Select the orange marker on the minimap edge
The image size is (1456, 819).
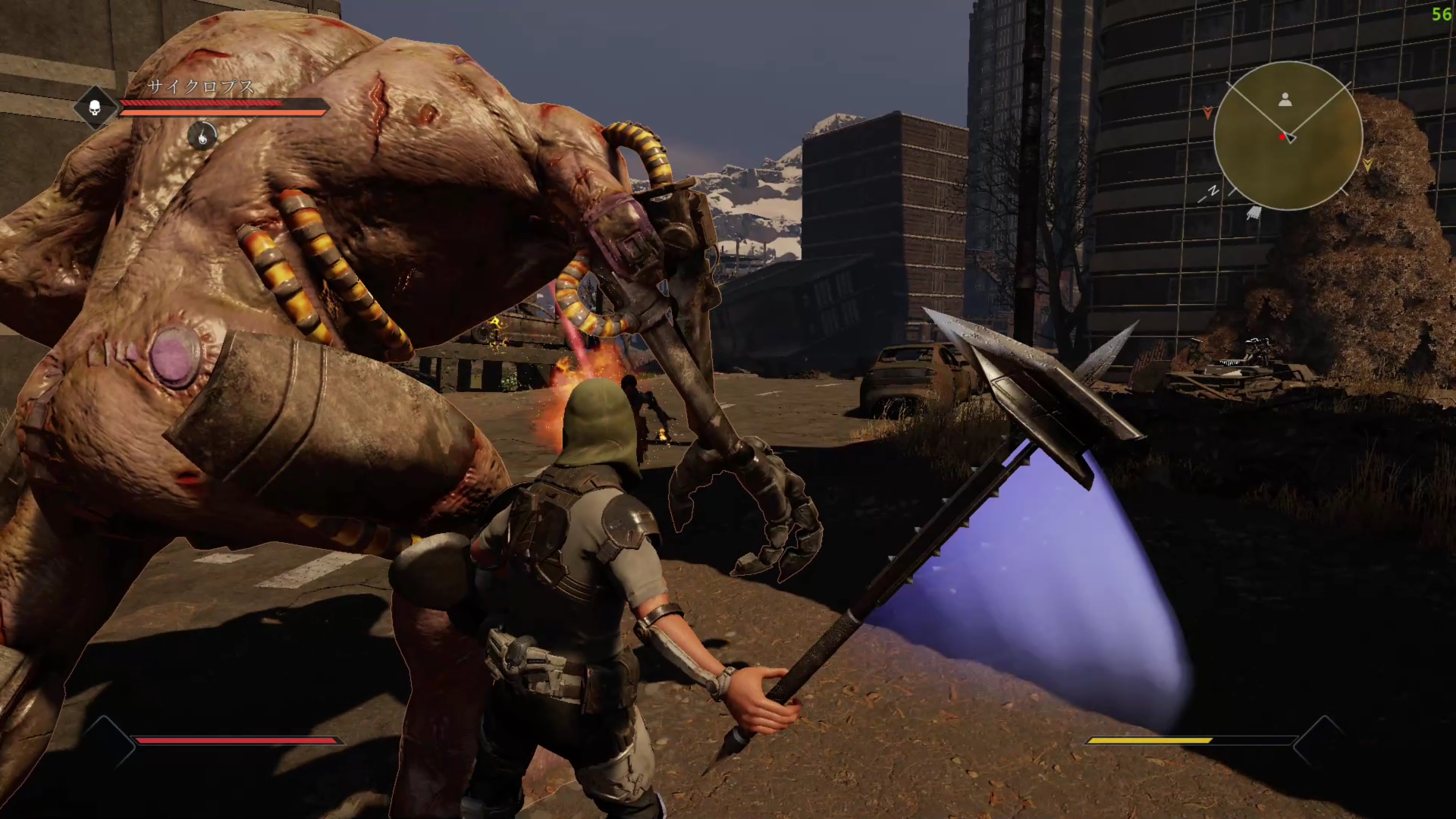coord(1208,113)
